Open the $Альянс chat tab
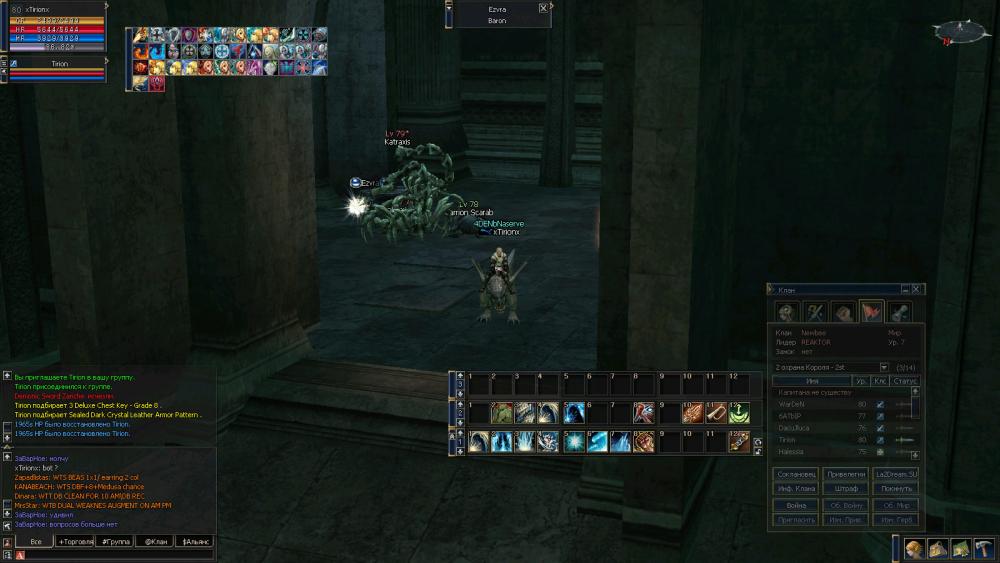 pos(194,541)
